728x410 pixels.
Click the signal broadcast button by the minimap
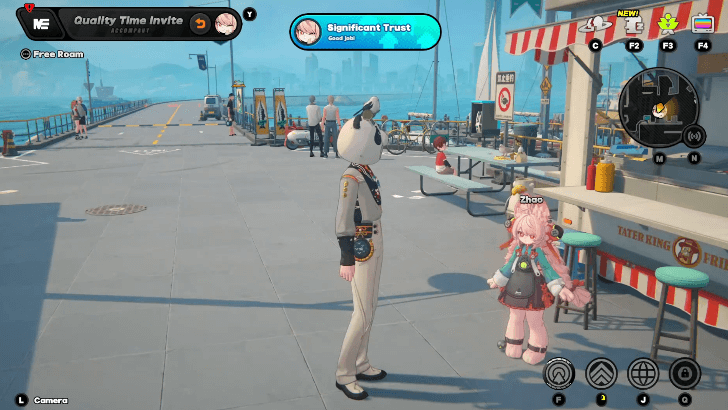(693, 134)
